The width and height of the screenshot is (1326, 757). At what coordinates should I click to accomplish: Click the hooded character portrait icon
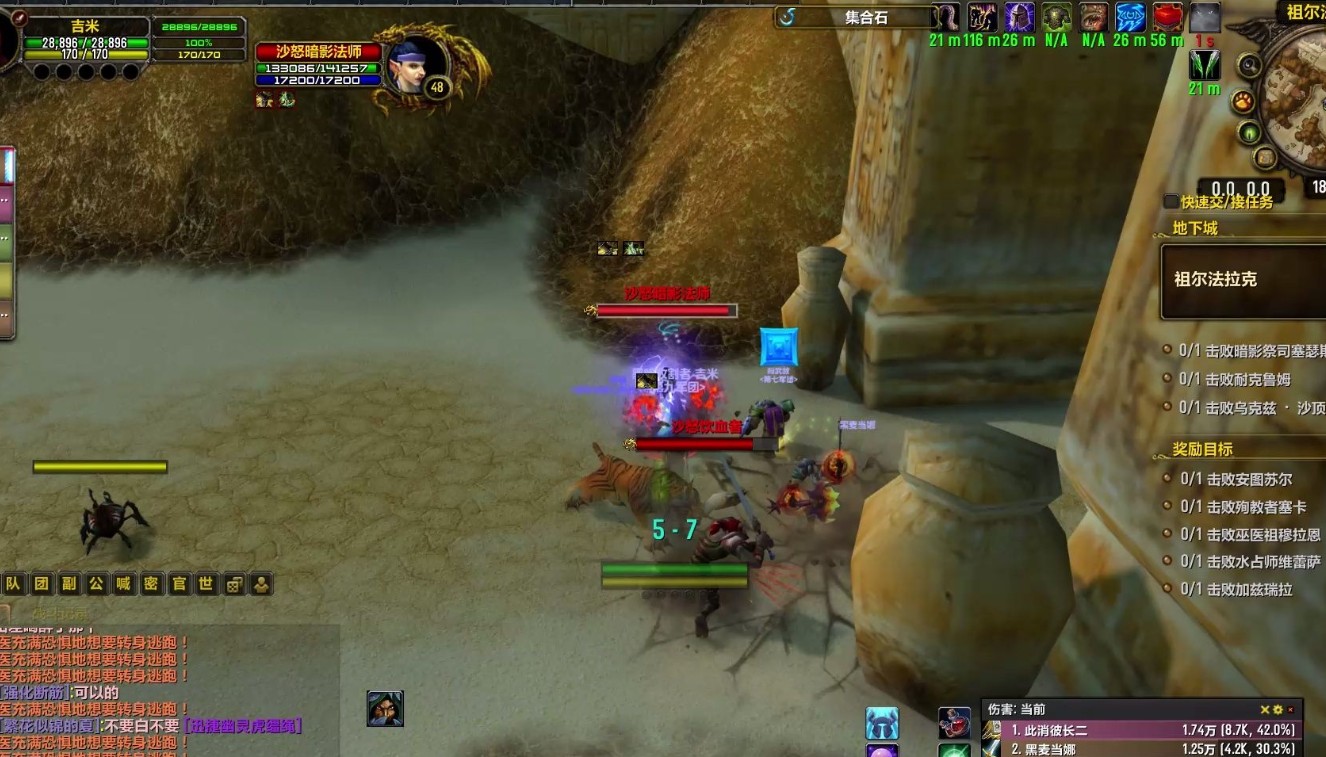(385, 708)
